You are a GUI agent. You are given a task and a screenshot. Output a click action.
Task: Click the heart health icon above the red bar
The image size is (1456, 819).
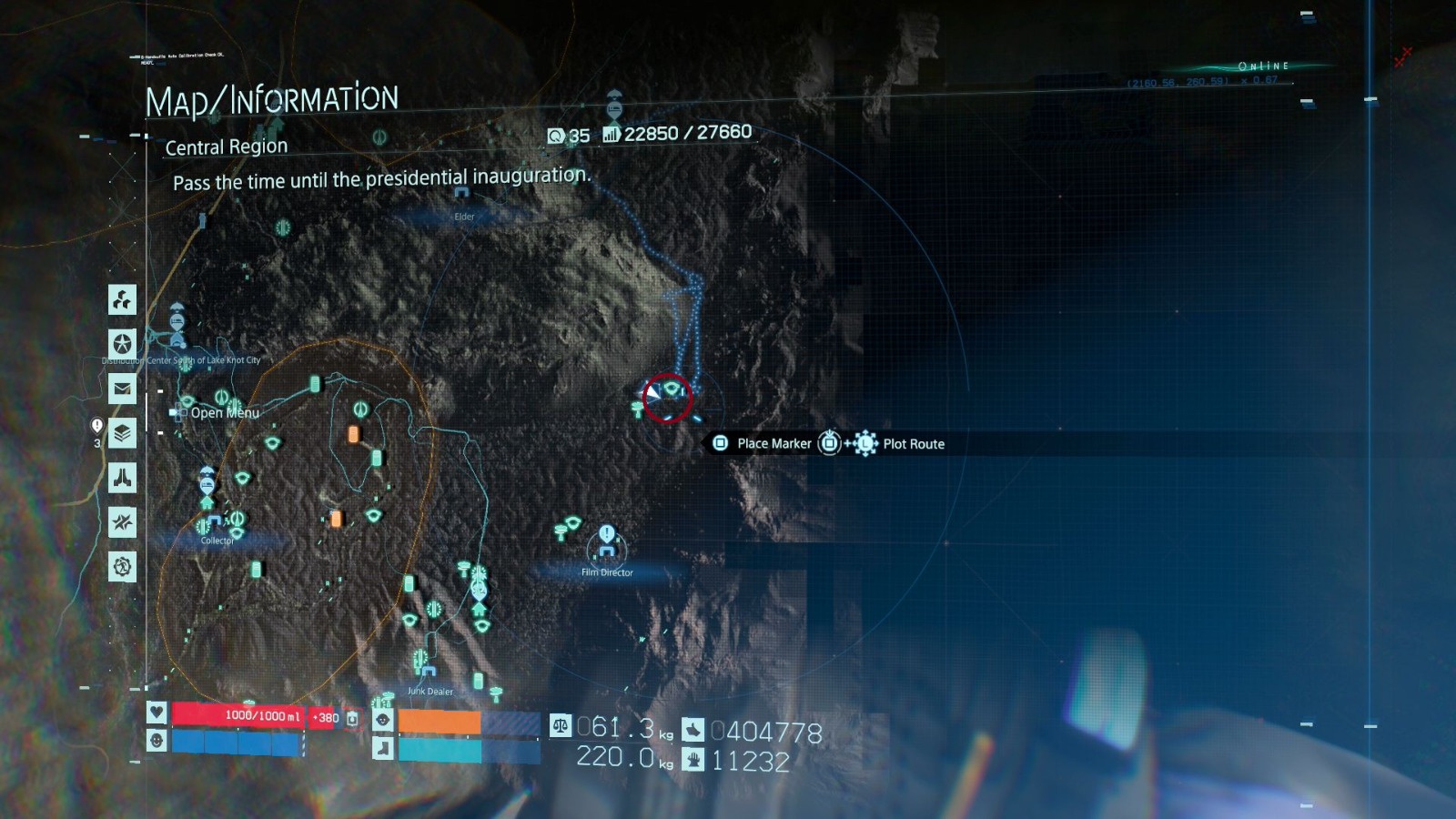point(156,713)
